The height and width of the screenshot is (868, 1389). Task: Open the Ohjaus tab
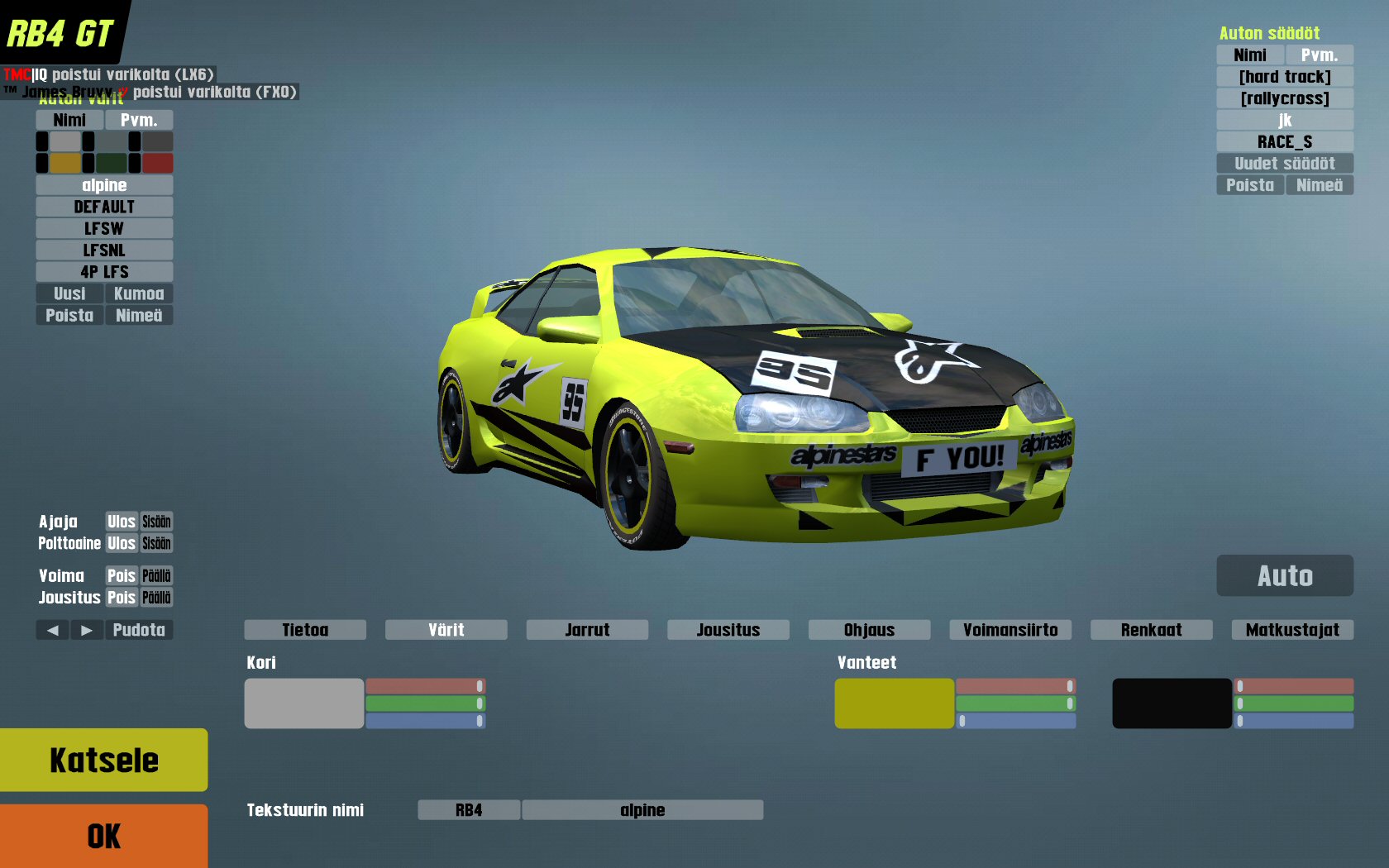(x=869, y=630)
